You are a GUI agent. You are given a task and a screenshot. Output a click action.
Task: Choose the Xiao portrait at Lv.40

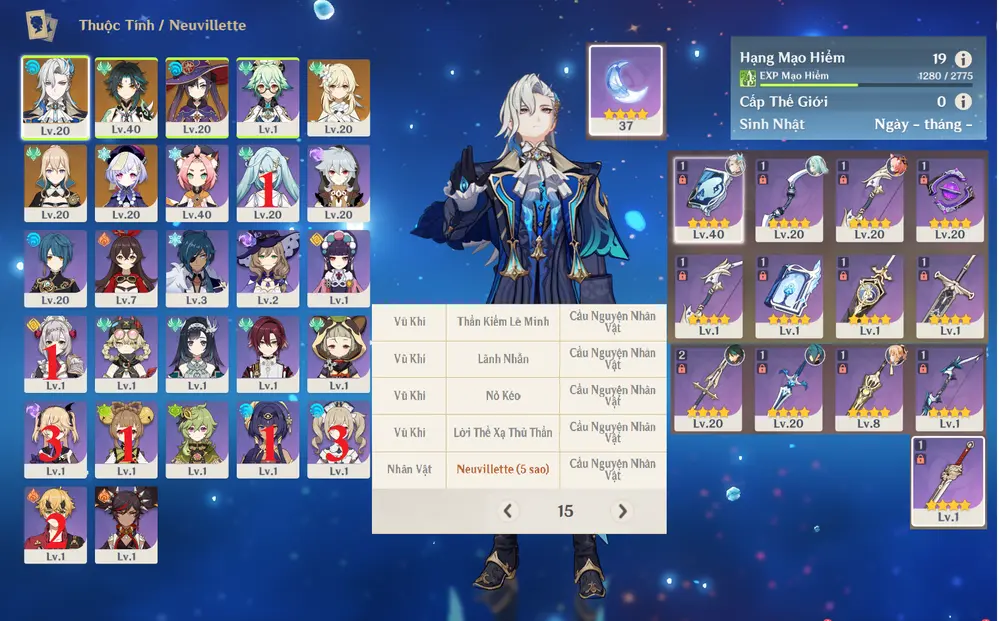126,96
